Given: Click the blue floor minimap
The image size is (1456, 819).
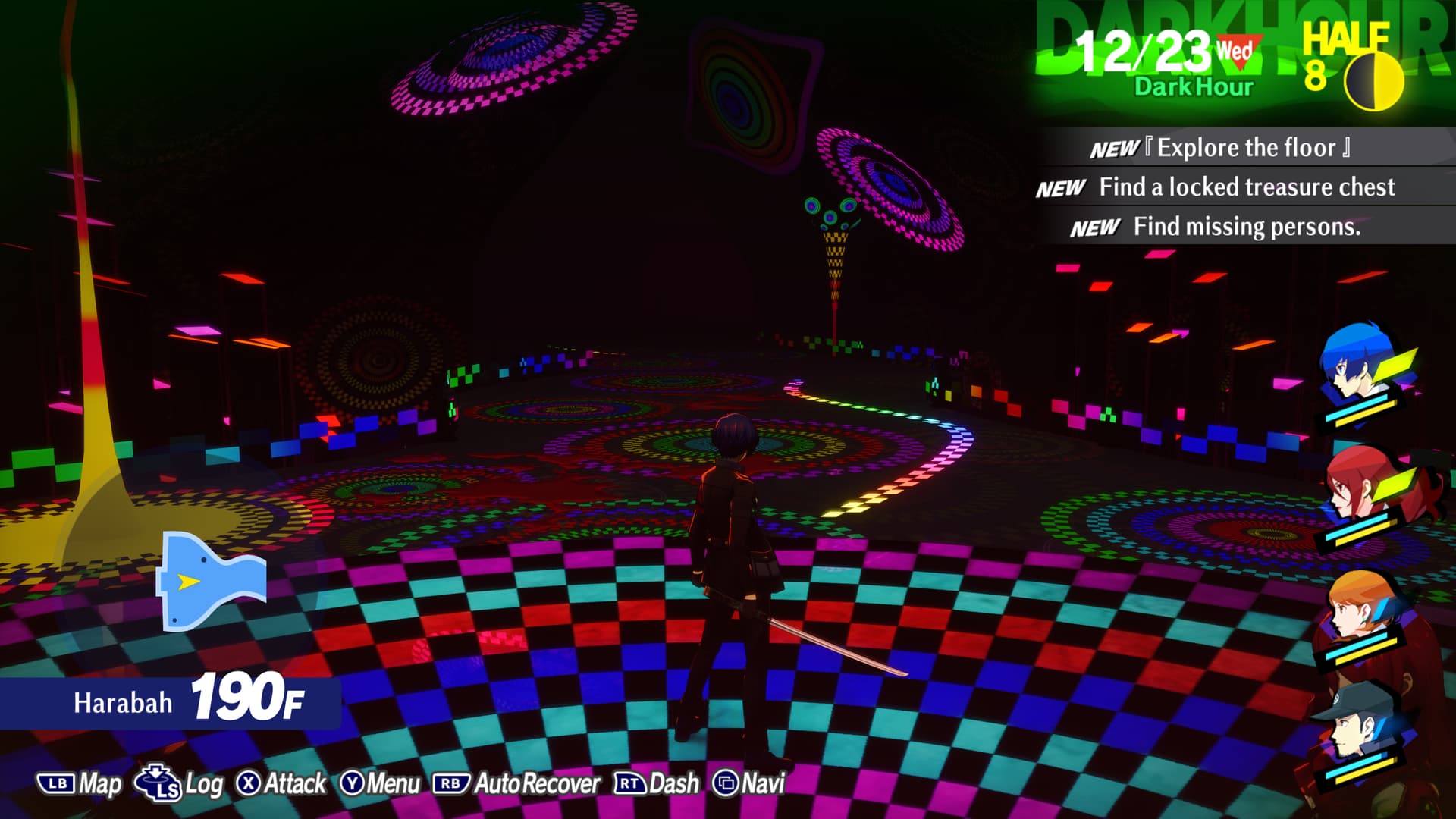Looking at the screenshot, I should (x=211, y=581).
